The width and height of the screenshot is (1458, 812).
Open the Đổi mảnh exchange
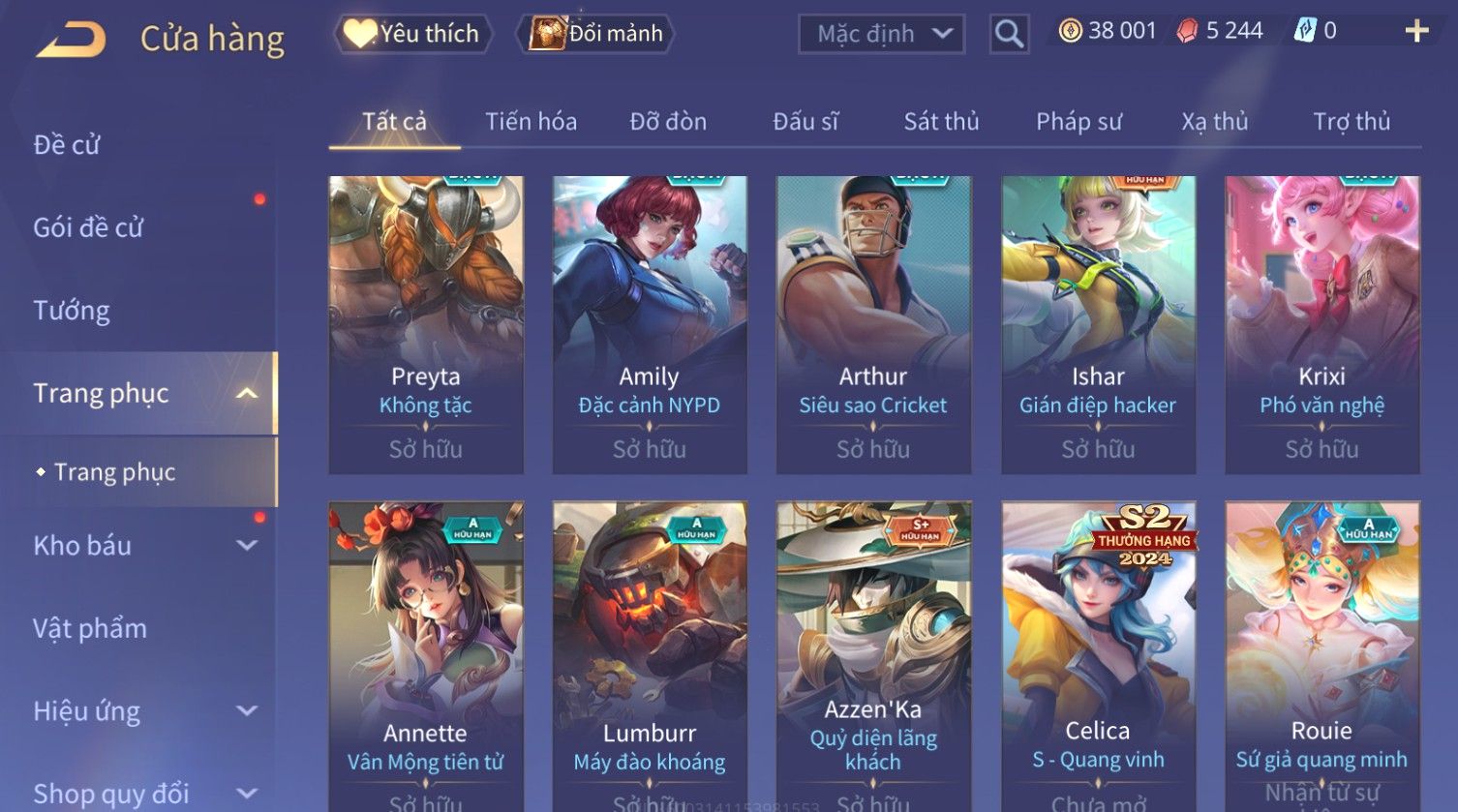tap(597, 34)
